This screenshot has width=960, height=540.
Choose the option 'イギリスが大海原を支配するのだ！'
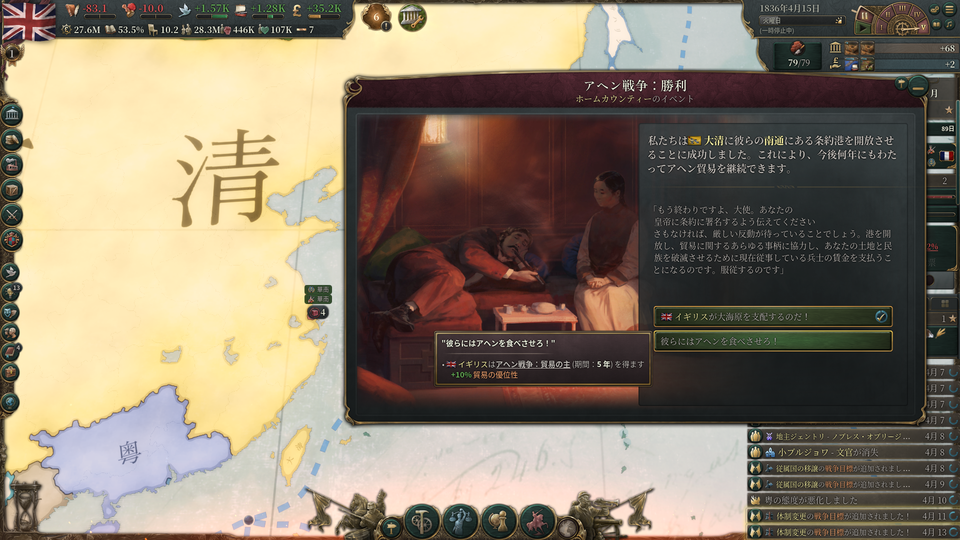[771, 316]
